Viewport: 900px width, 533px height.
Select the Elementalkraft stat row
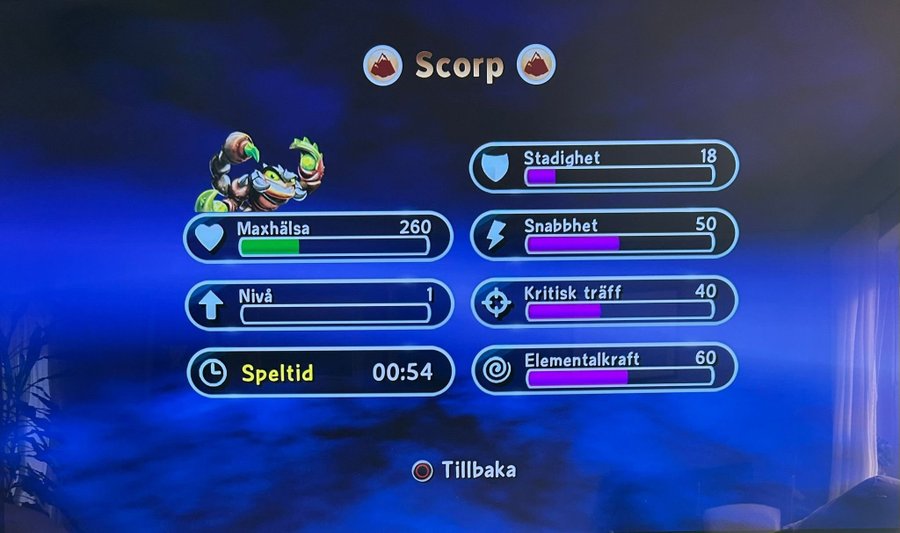tap(604, 368)
